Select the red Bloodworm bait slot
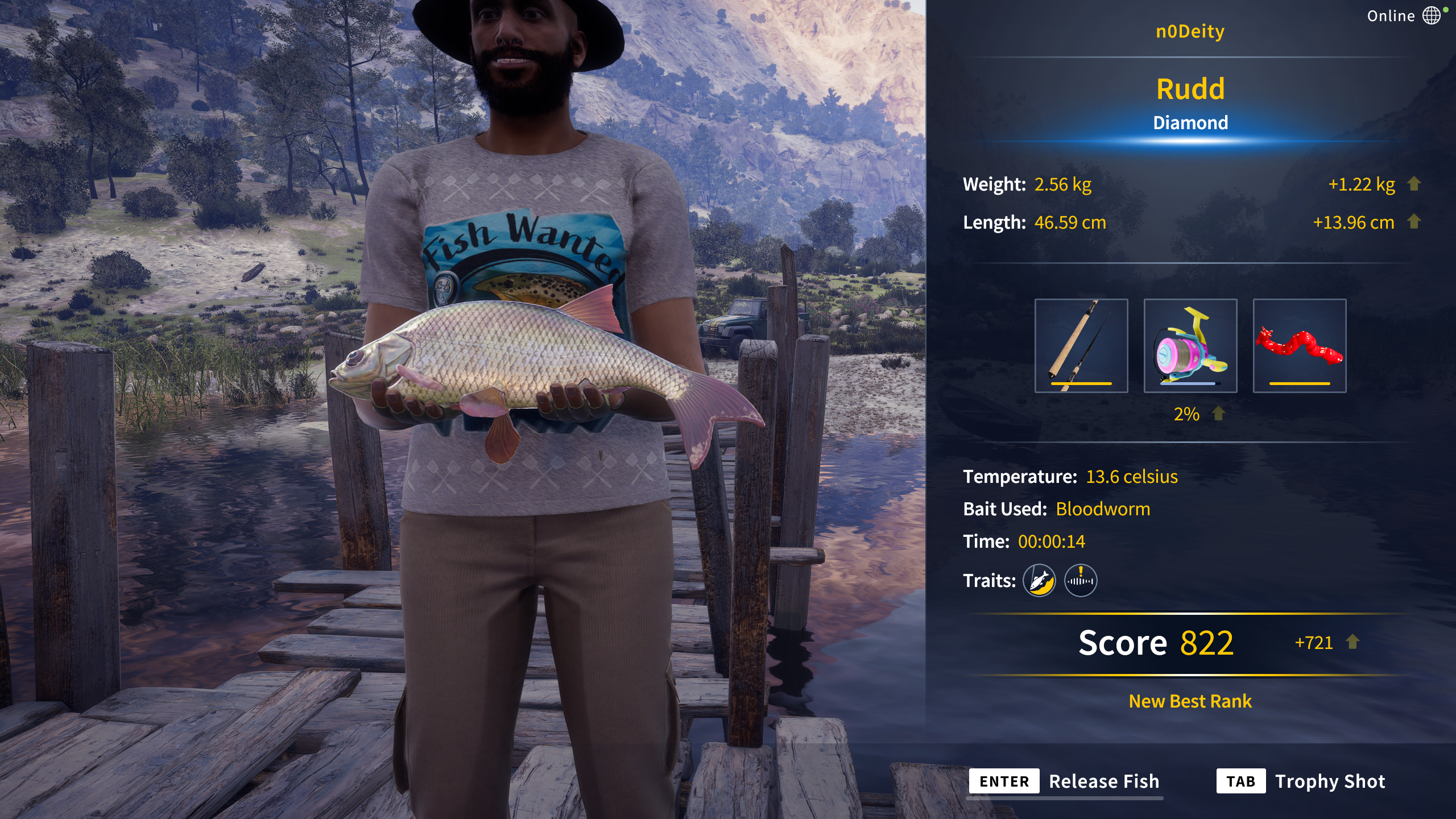 pyautogui.click(x=1299, y=345)
